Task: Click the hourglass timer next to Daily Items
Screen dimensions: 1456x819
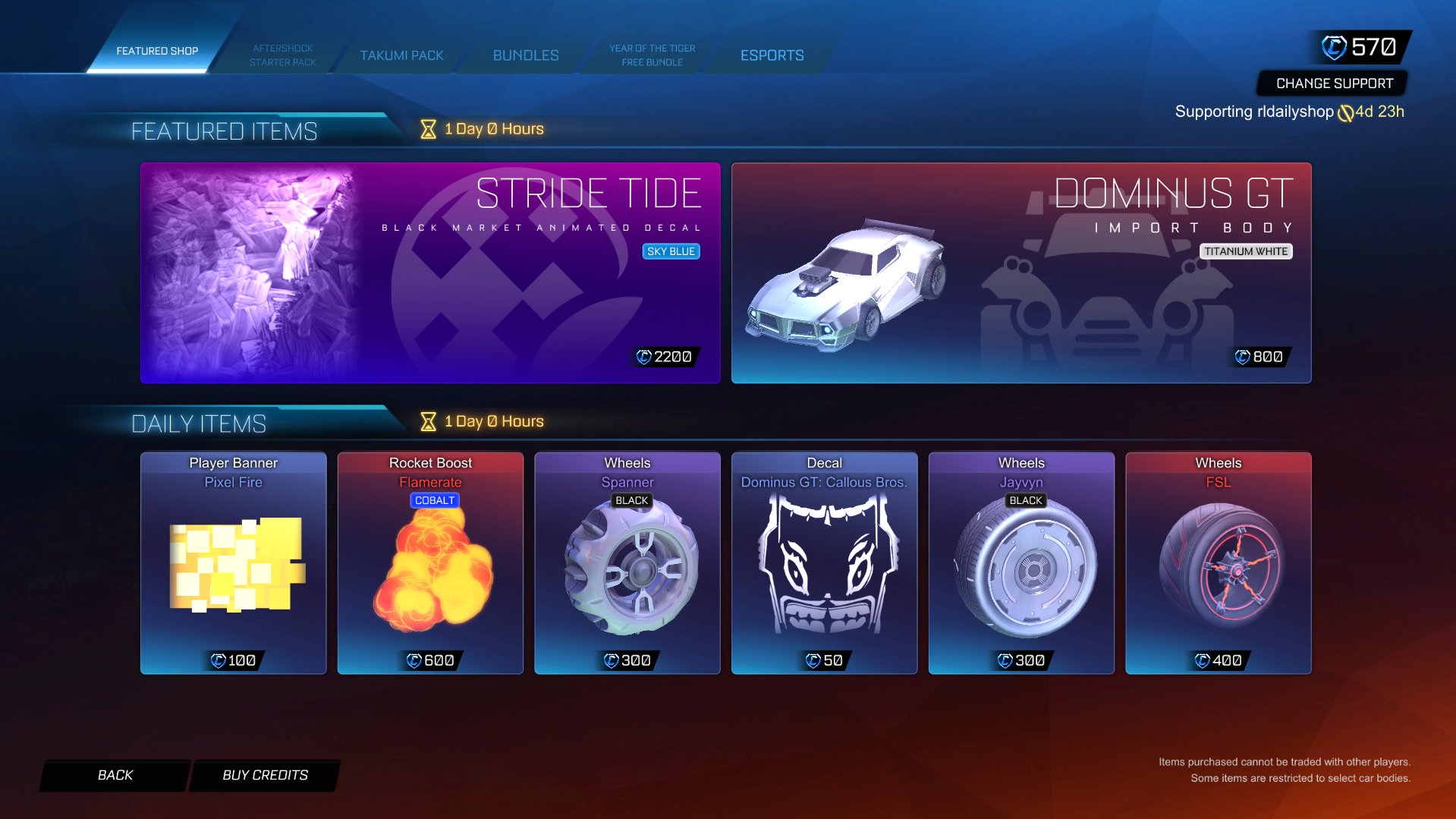Action: pos(427,421)
